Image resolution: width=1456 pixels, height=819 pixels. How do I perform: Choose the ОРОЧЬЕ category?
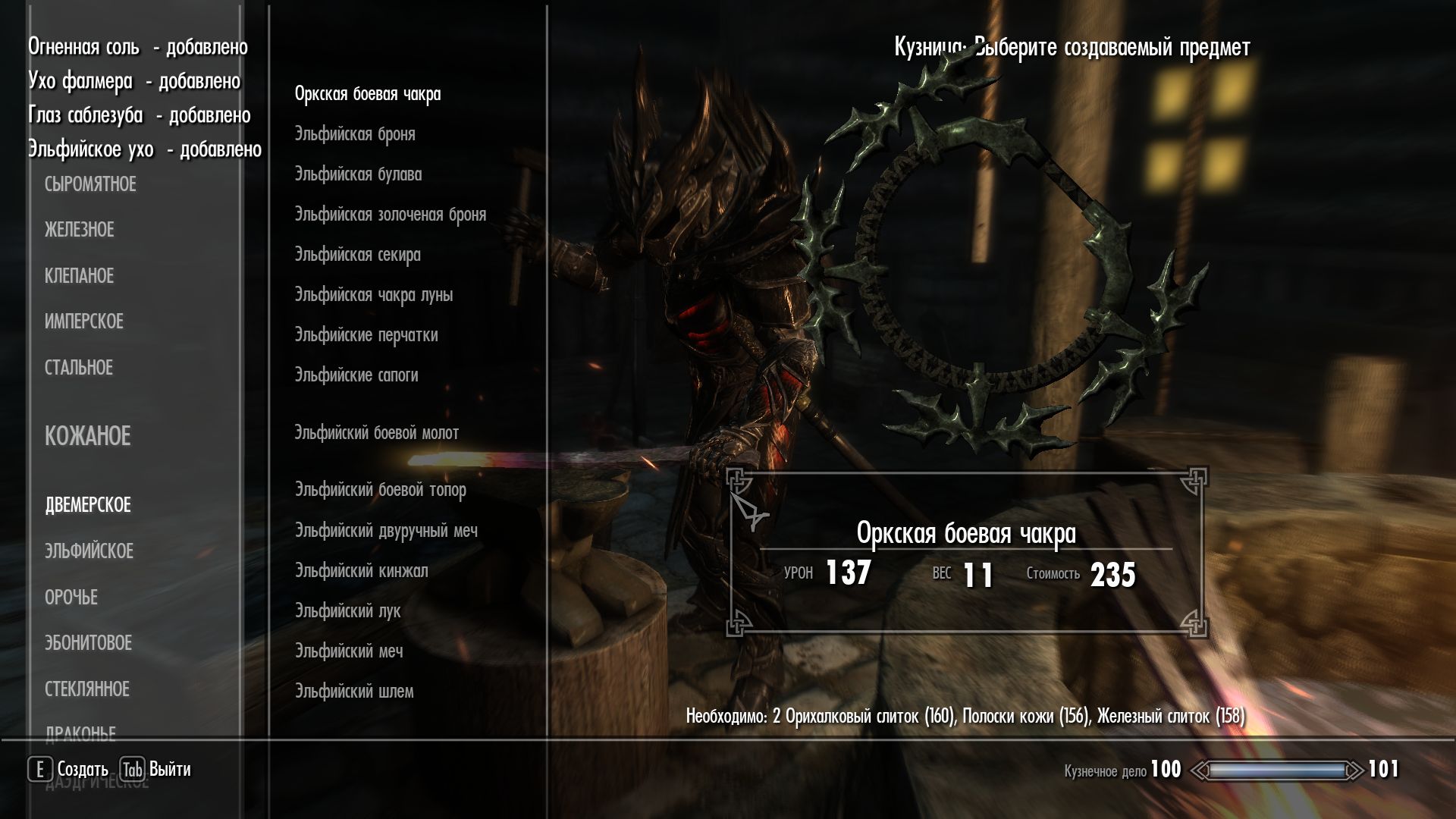point(71,598)
